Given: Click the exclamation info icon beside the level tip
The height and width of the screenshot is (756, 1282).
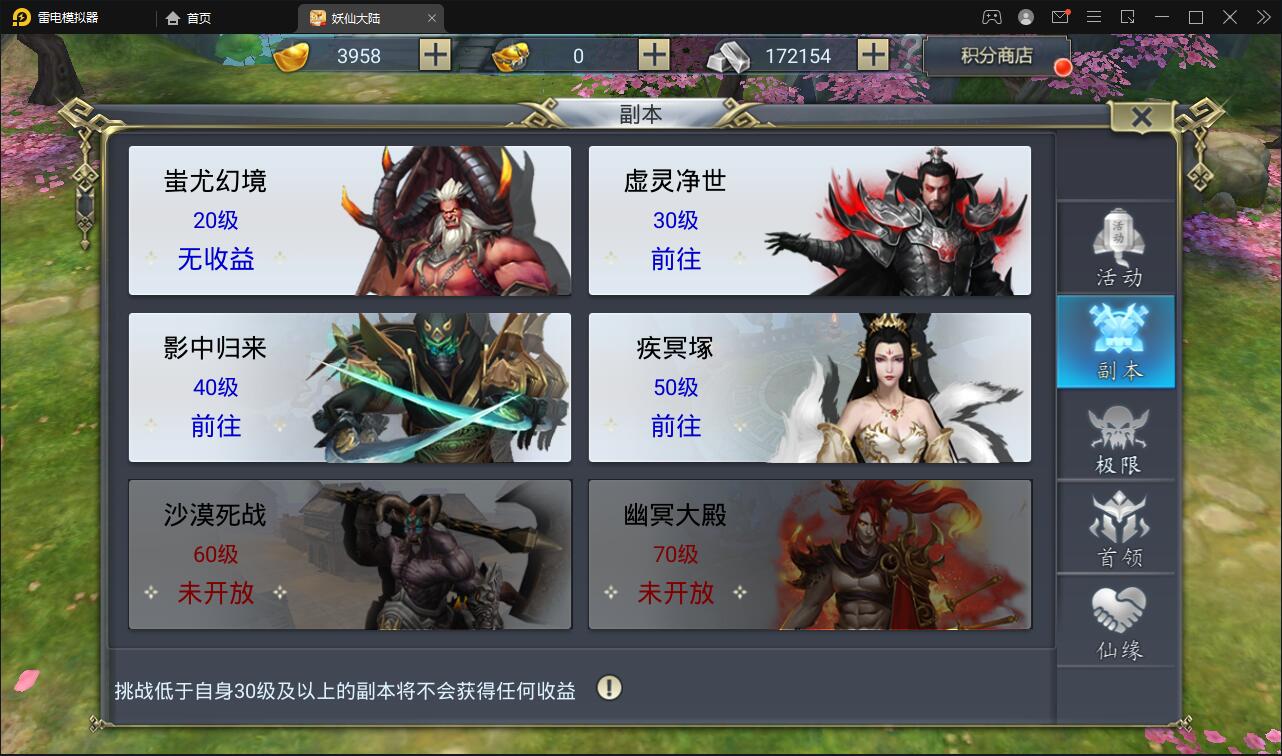Looking at the screenshot, I should point(612,689).
